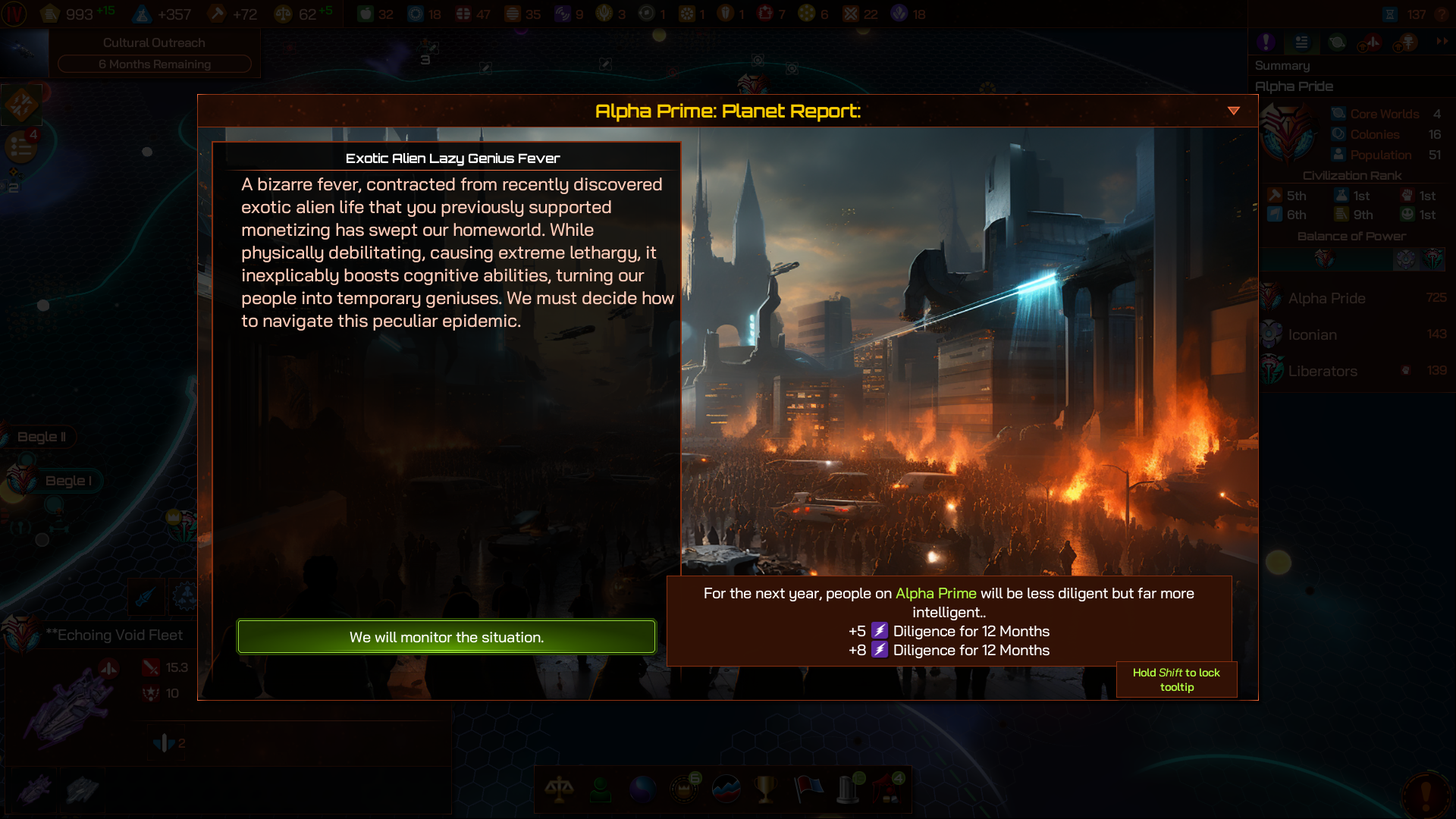Collapse the side panel with double arrows
This screenshot has width=1456, height=819.
tap(1442, 42)
